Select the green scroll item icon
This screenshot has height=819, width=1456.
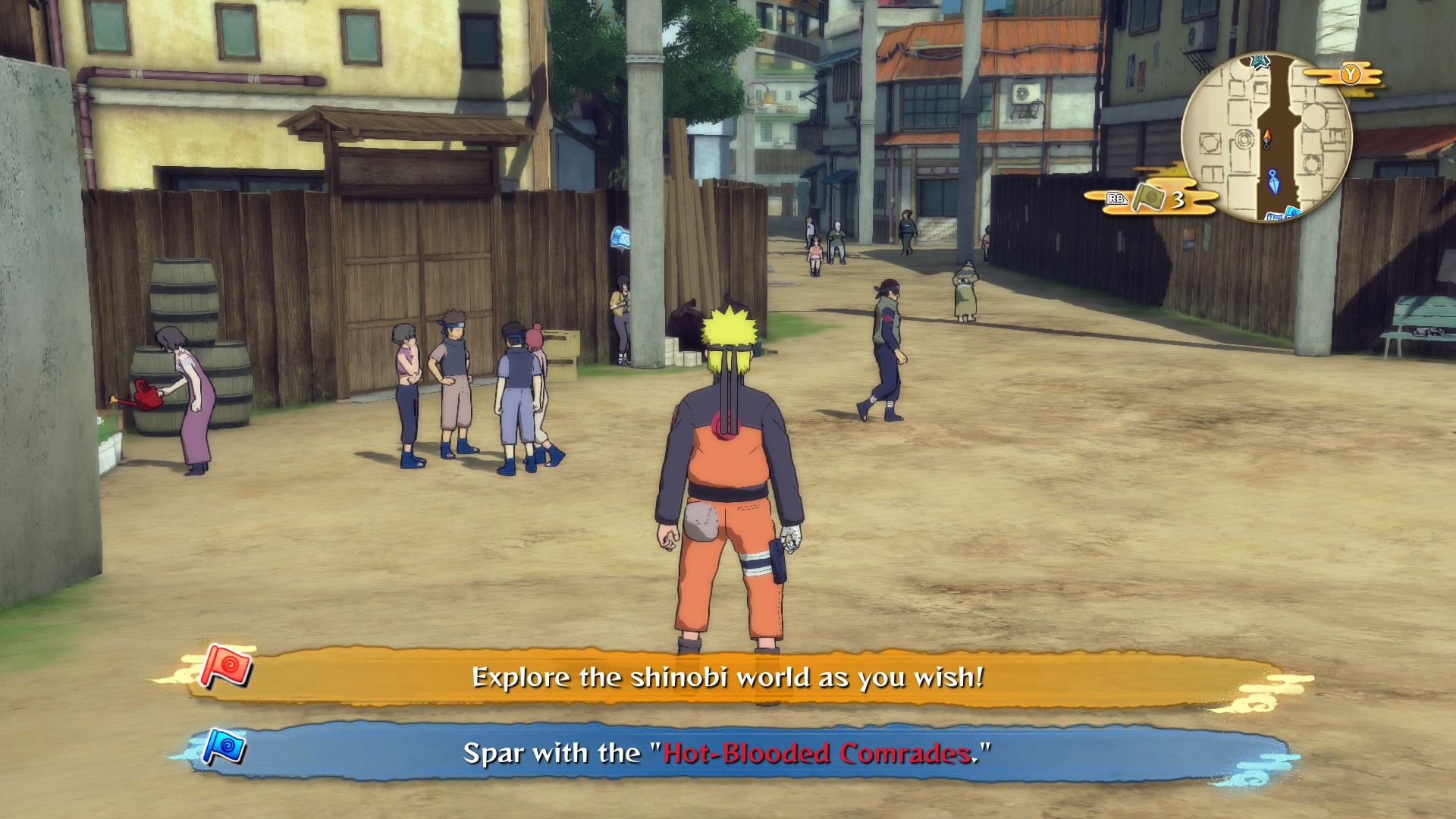click(1147, 199)
